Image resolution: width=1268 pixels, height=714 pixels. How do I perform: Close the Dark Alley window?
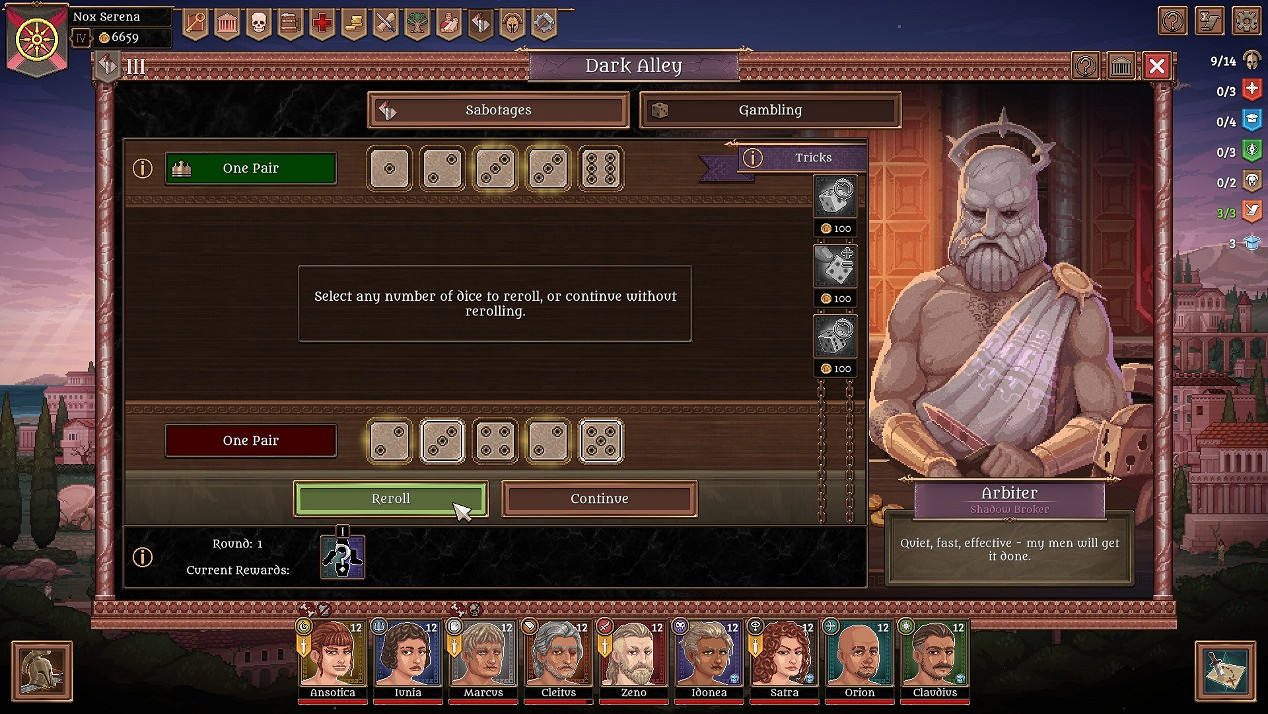(1157, 66)
